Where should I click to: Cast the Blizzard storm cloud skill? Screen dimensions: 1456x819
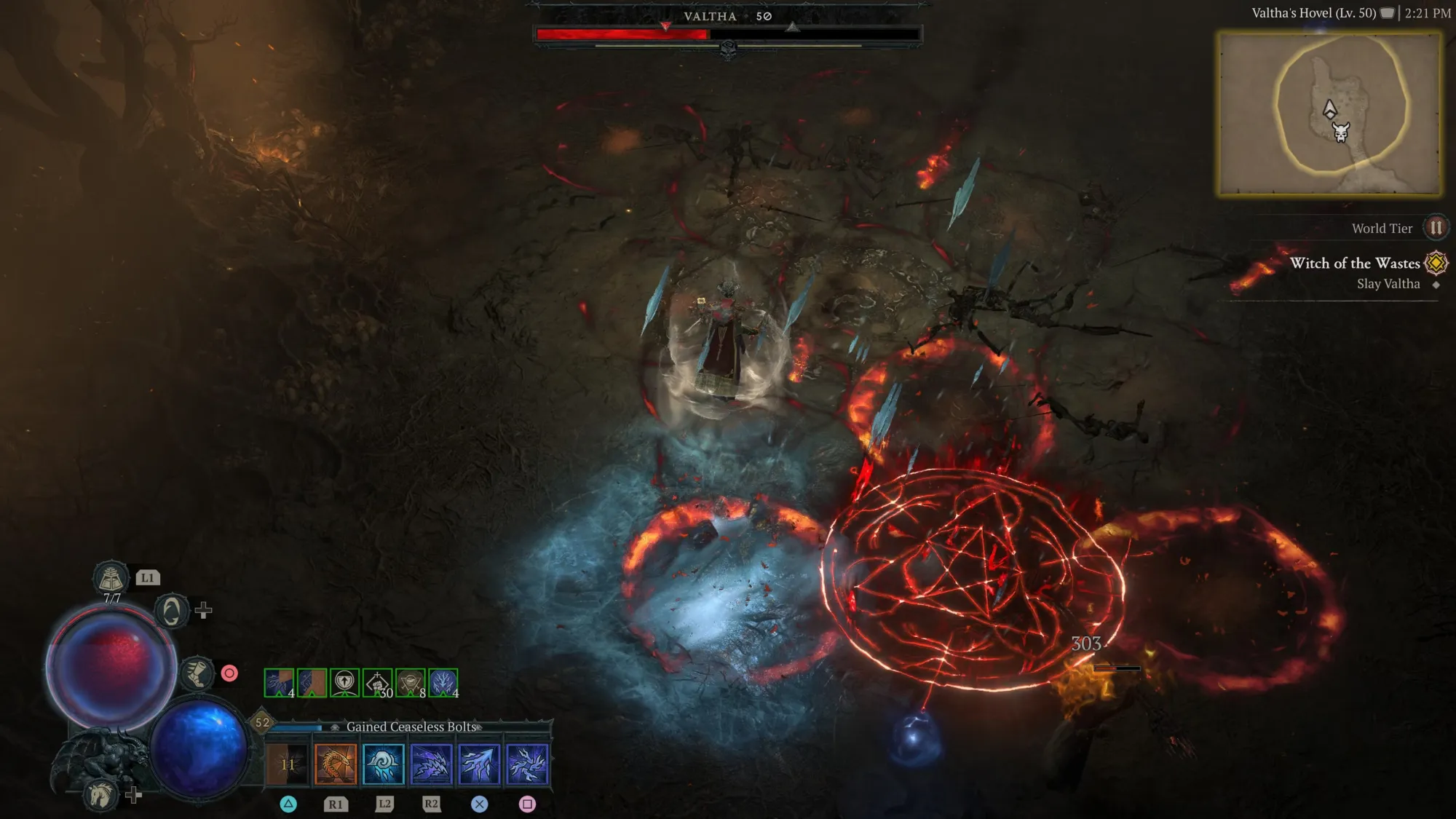click(x=384, y=764)
